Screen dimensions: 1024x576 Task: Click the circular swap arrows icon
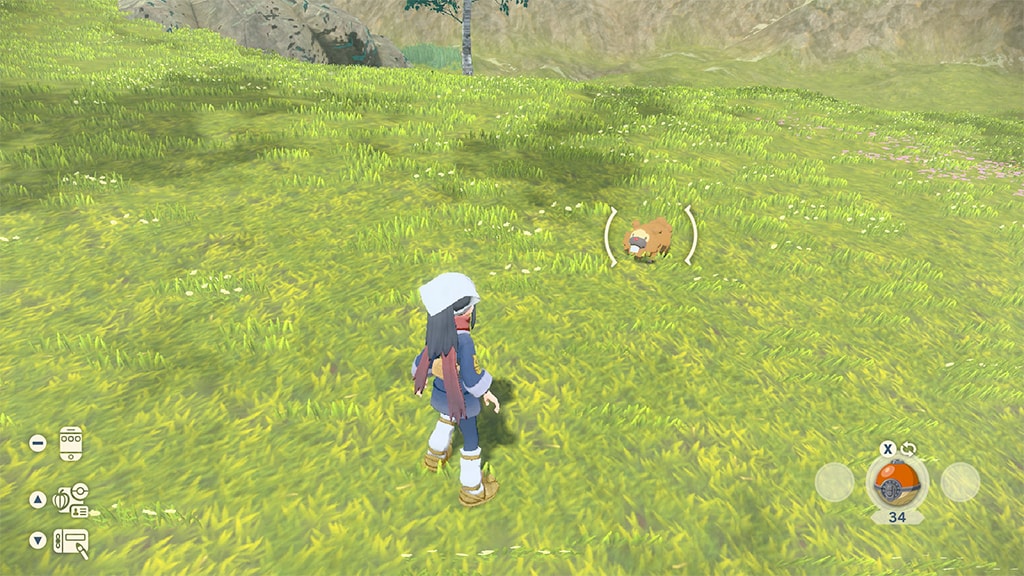click(908, 449)
